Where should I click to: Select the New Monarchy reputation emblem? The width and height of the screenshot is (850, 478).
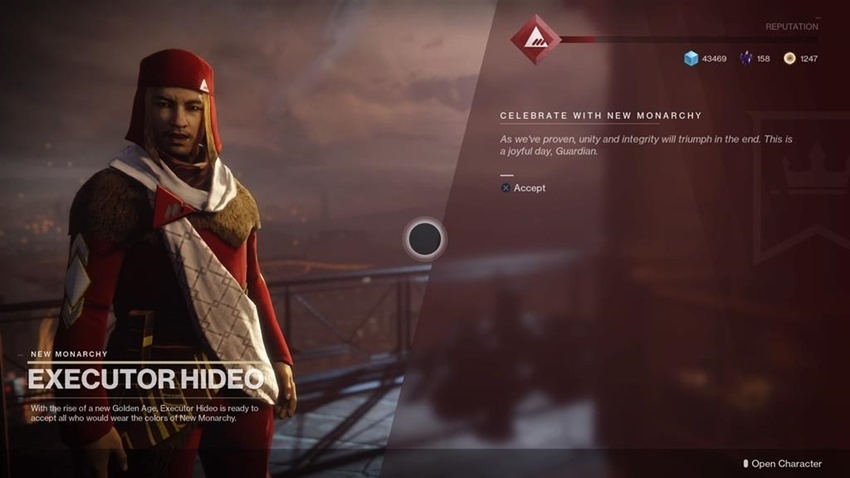coord(533,40)
